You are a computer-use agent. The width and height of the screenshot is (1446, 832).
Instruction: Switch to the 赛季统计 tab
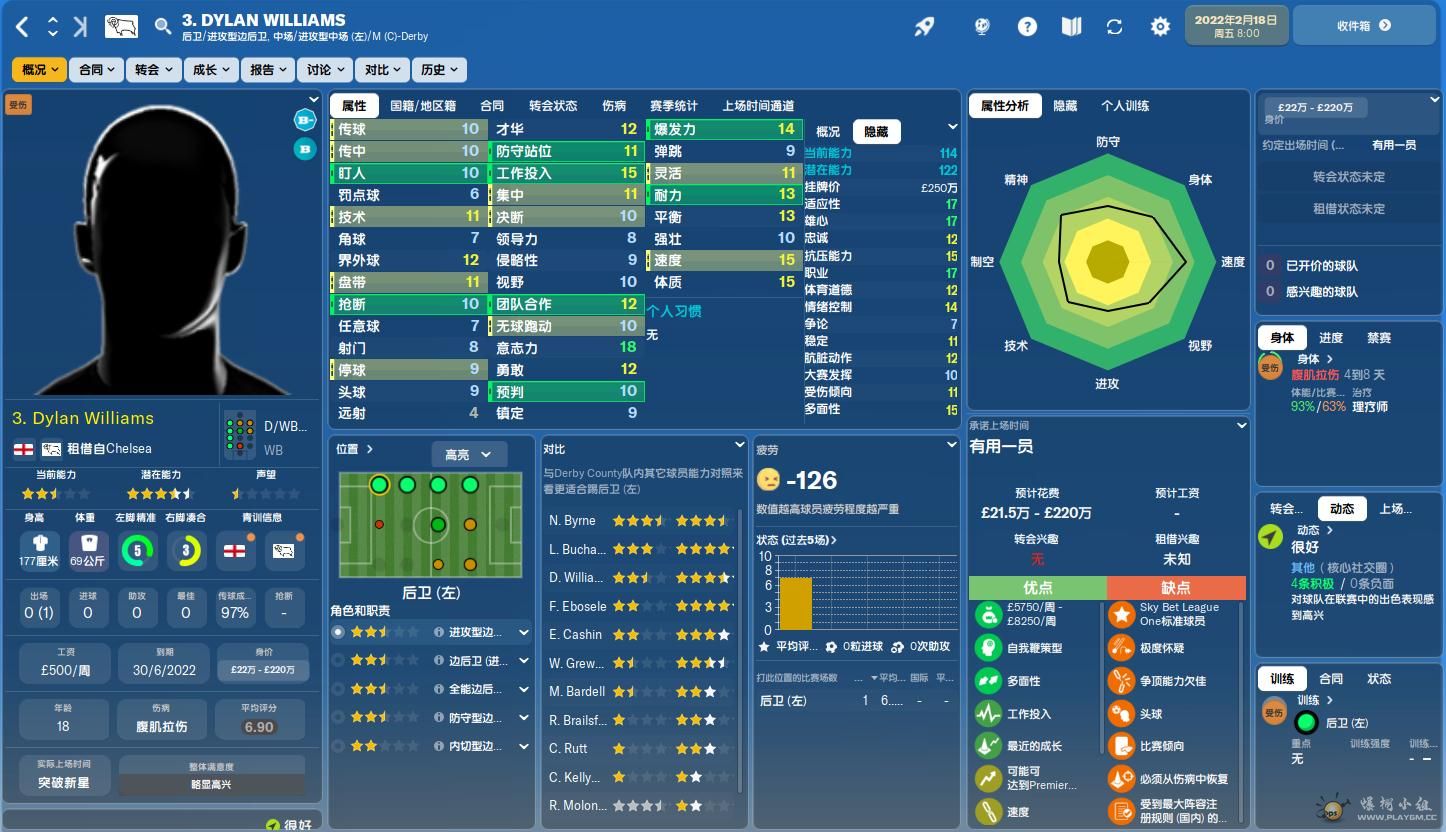tap(673, 106)
